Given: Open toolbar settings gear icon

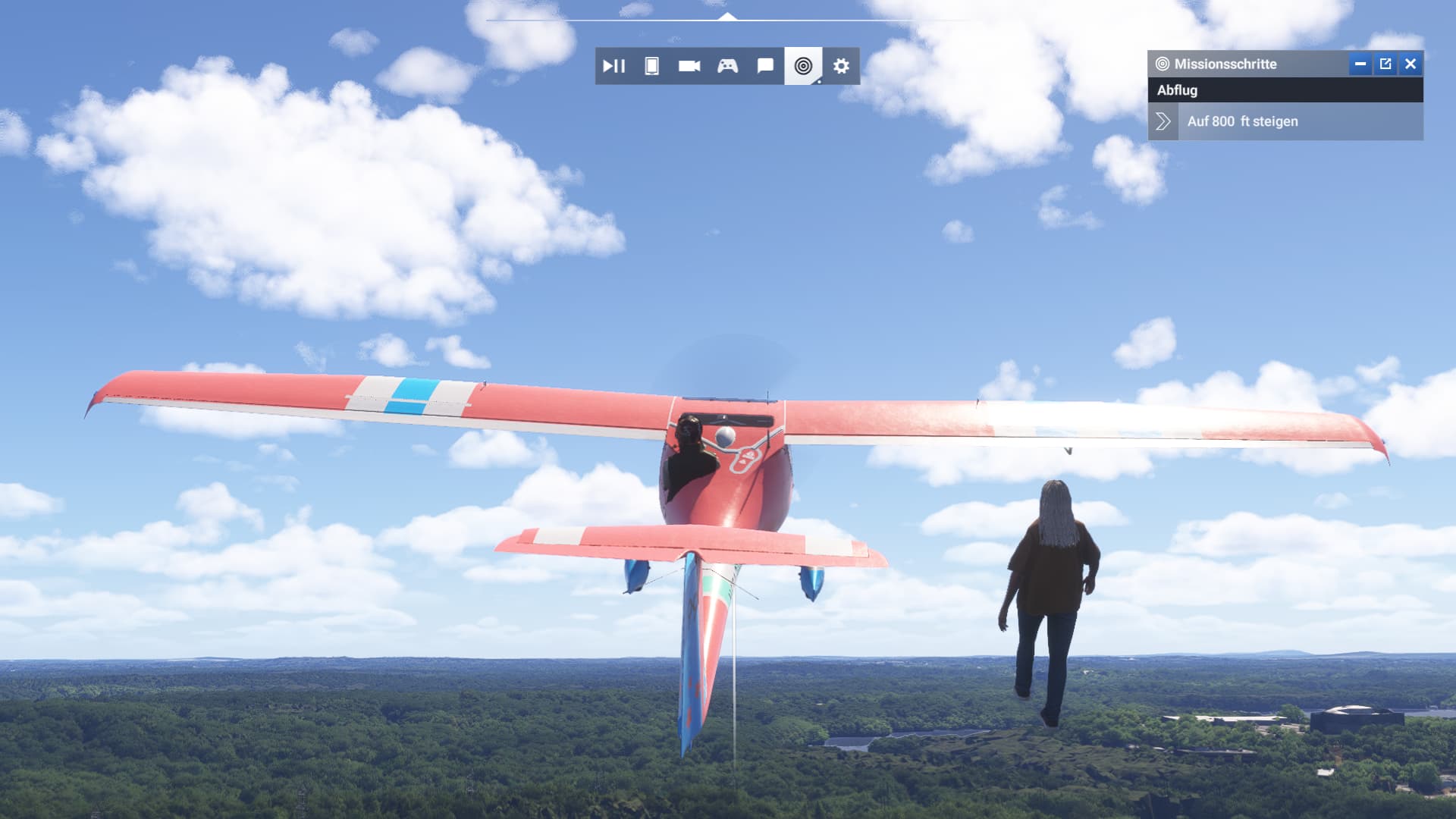Looking at the screenshot, I should pyautogui.click(x=841, y=66).
